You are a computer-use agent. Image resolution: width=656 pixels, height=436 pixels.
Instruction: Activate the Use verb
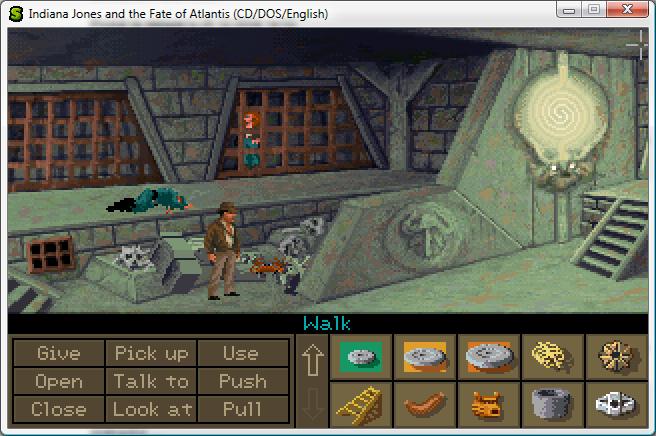(x=240, y=354)
